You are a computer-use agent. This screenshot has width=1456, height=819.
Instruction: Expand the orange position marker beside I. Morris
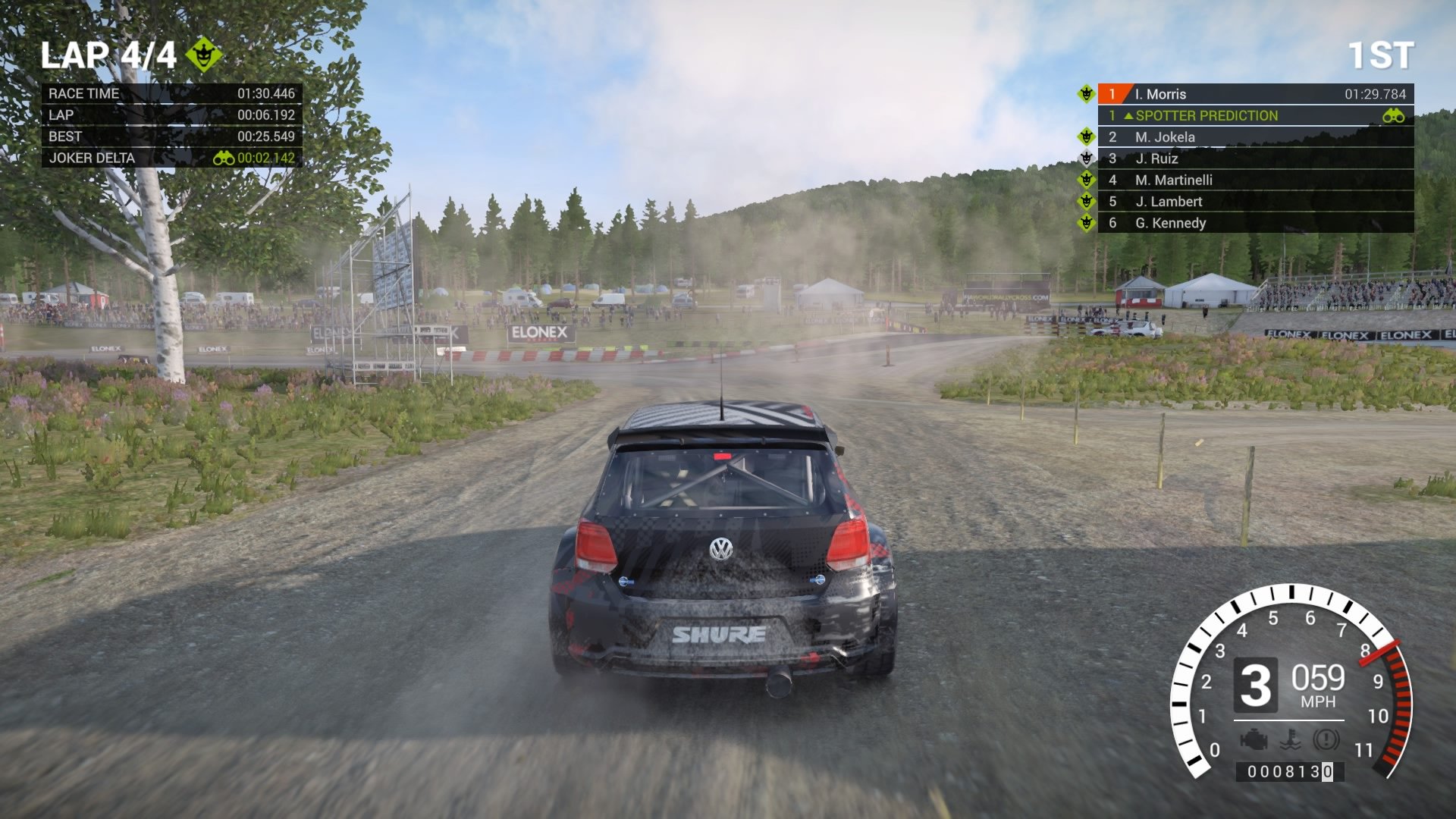(x=1112, y=94)
